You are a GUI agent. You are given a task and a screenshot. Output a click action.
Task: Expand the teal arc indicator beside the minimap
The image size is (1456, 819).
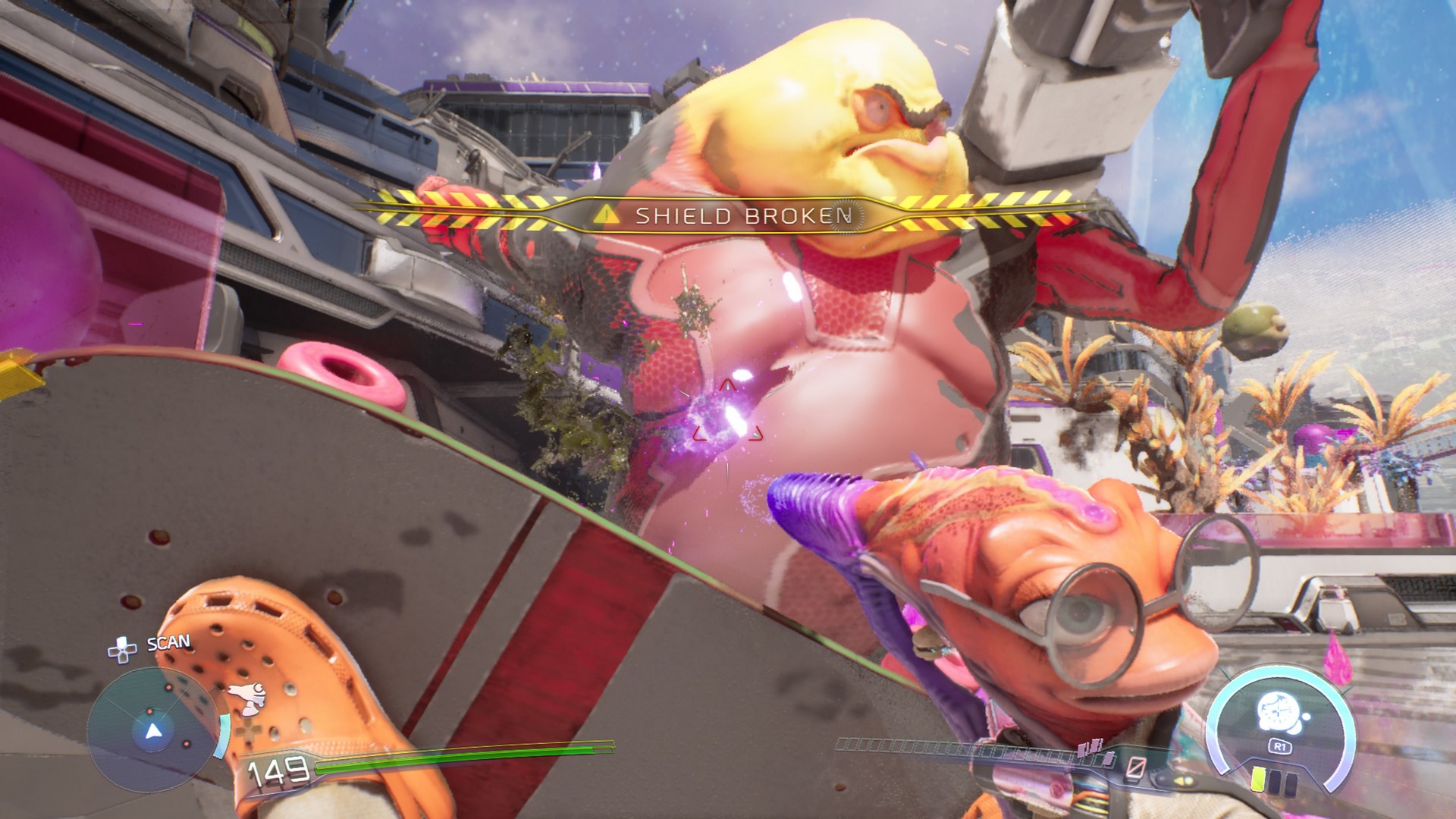pyautogui.click(x=222, y=736)
